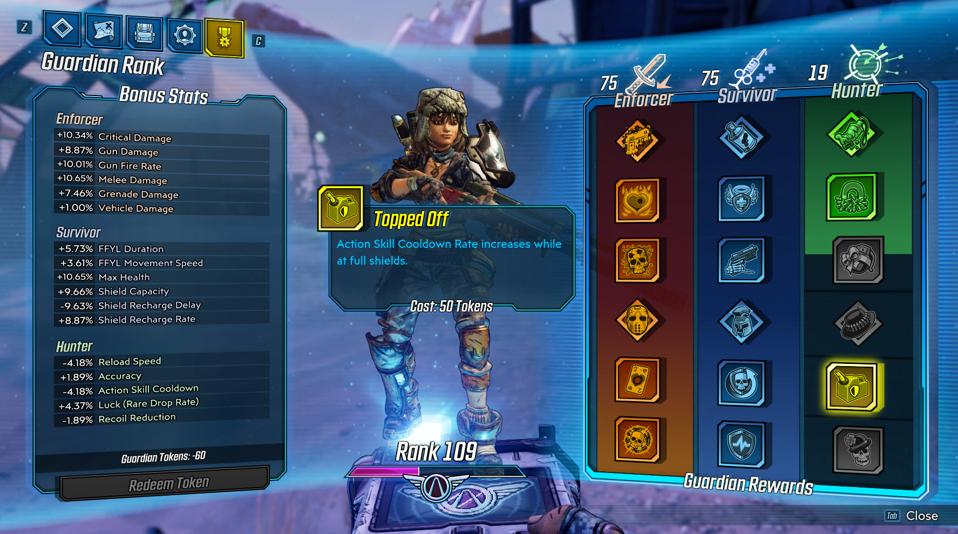Switch to the skills gear tab

pyautogui.click(x=185, y=34)
